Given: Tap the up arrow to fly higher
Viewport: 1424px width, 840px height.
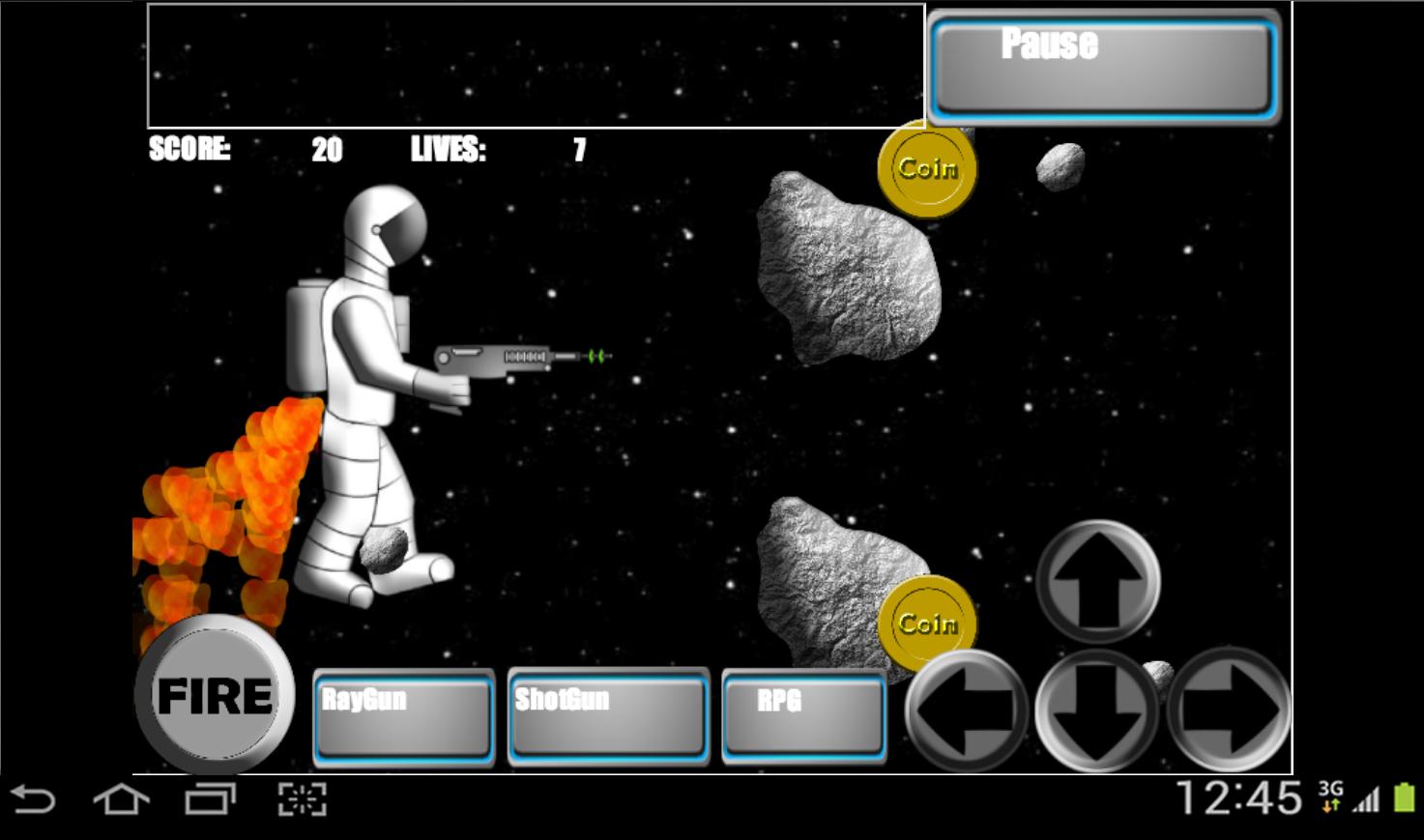Looking at the screenshot, I should pyautogui.click(x=1097, y=580).
